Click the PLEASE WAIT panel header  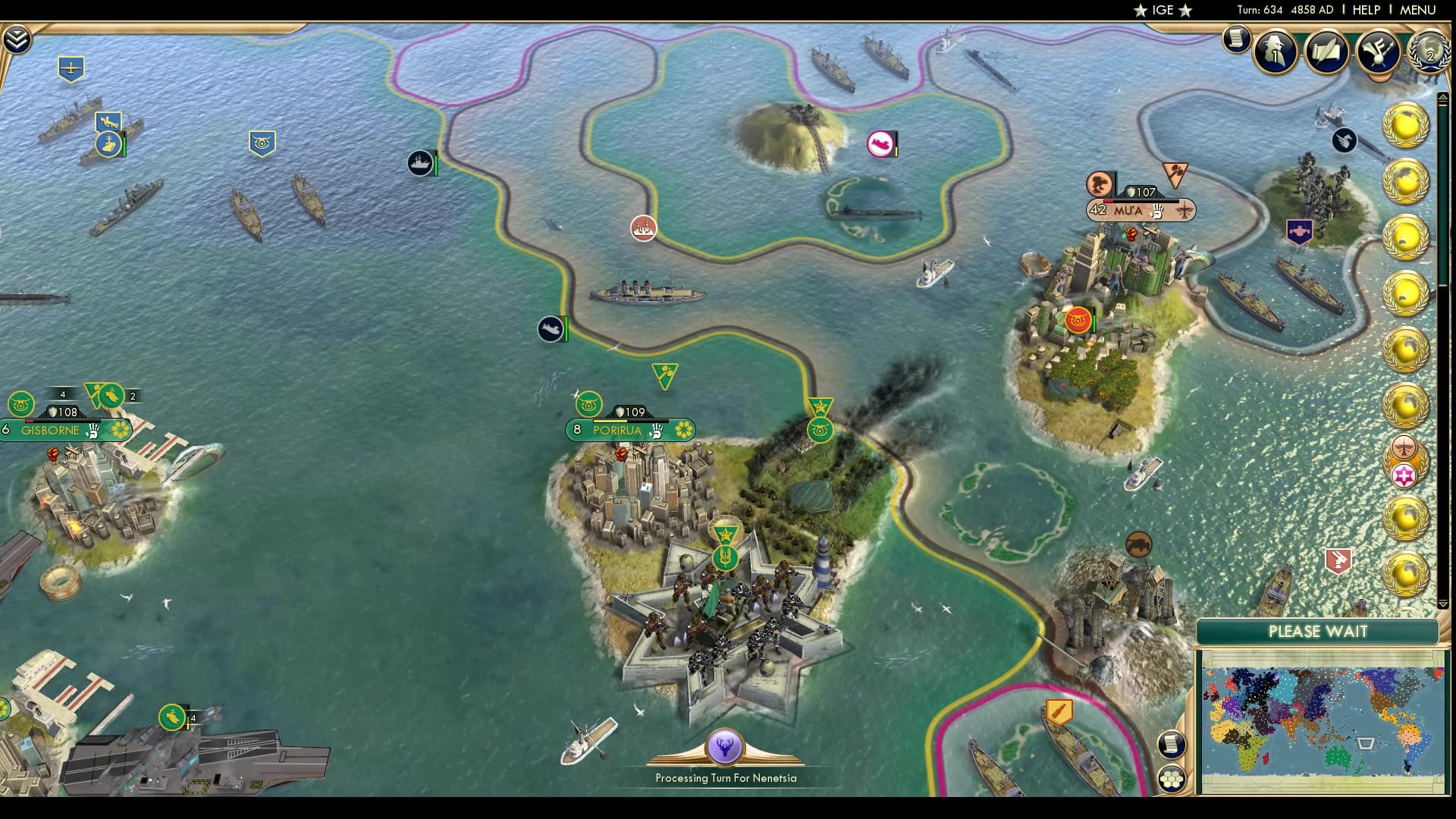[1318, 631]
